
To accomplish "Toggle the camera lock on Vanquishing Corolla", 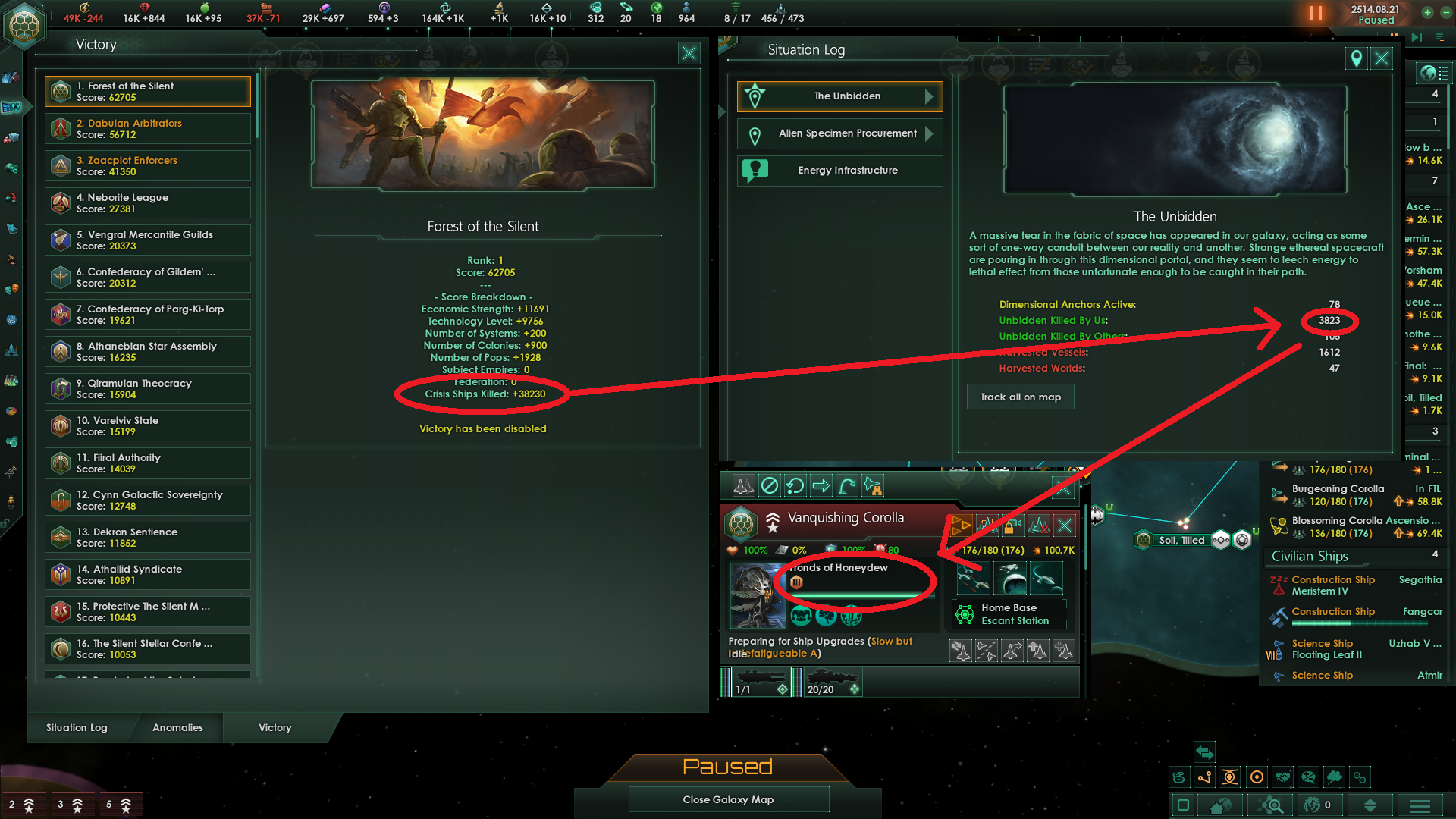I will coord(1014,525).
